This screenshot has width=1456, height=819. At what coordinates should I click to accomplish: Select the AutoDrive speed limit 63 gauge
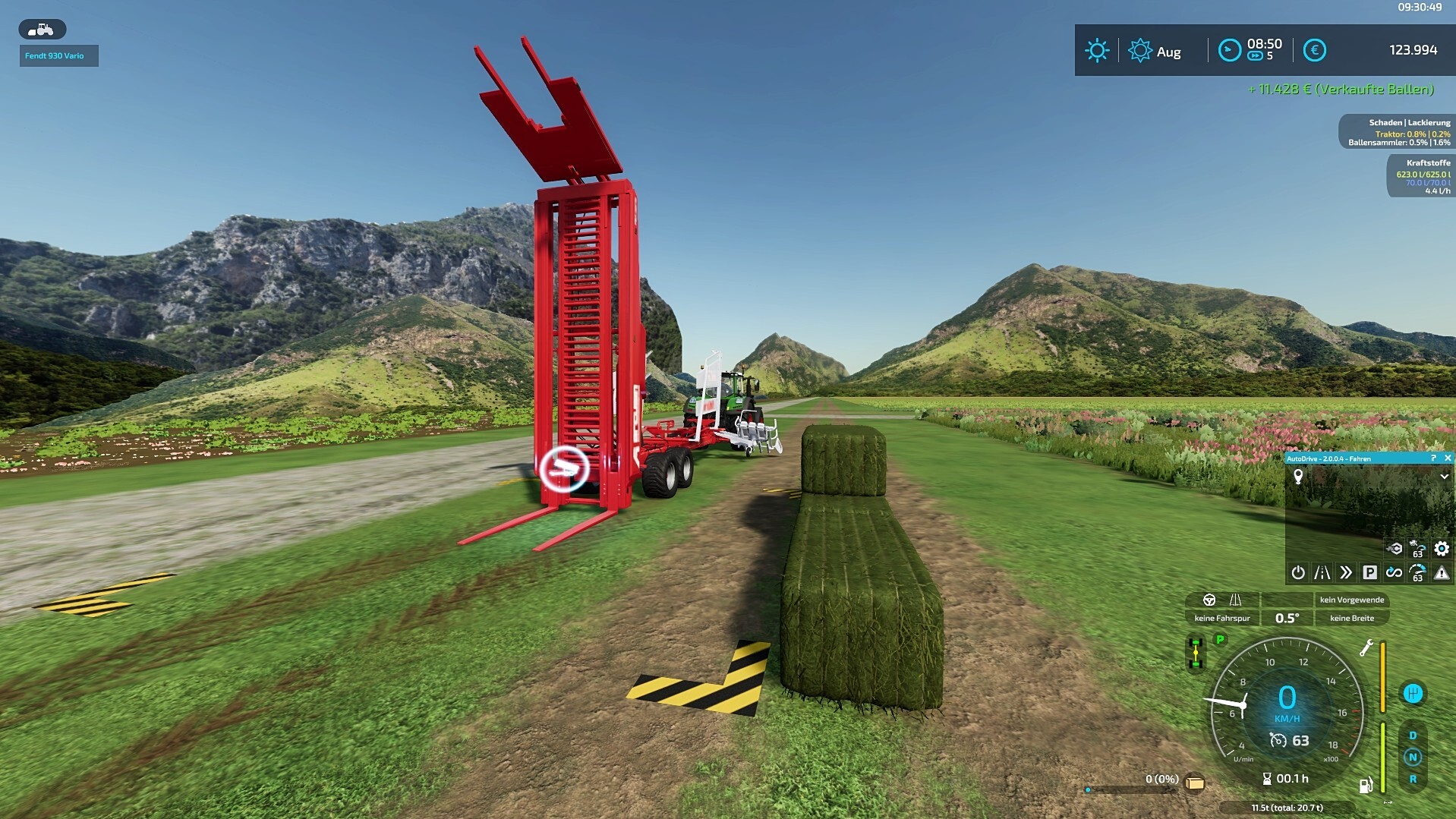(x=1417, y=572)
